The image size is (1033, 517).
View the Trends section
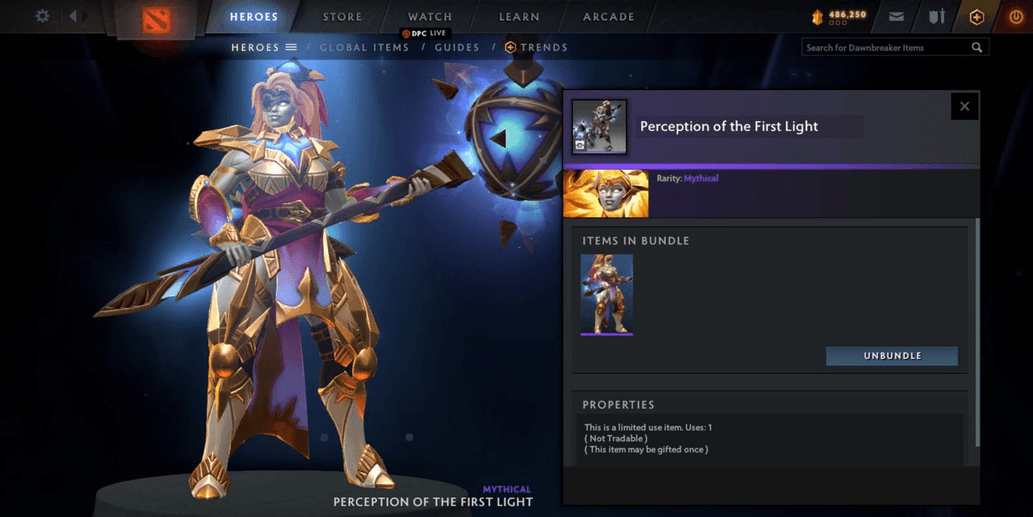click(x=537, y=47)
